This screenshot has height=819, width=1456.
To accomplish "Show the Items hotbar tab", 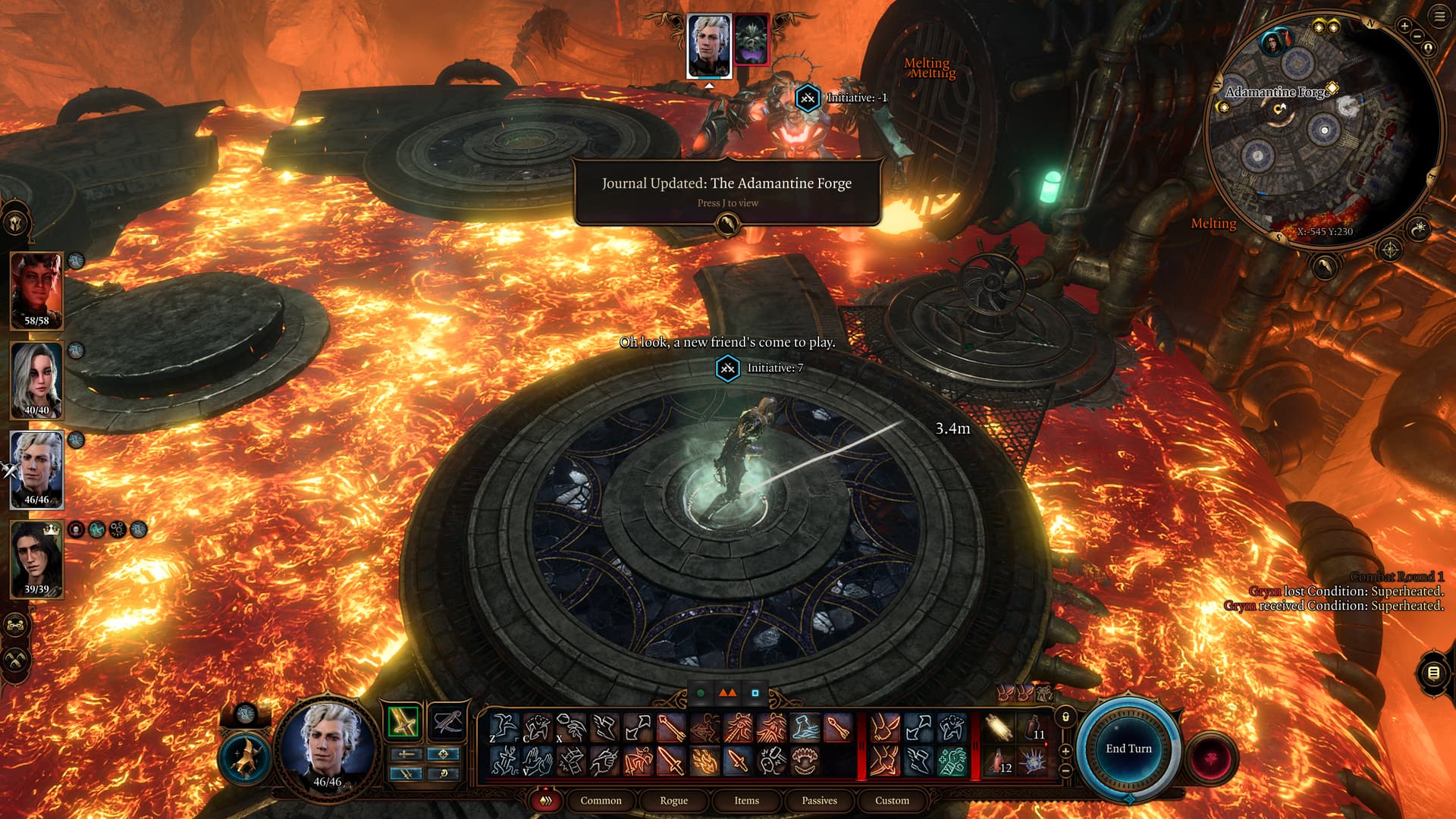I will tap(746, 800).
